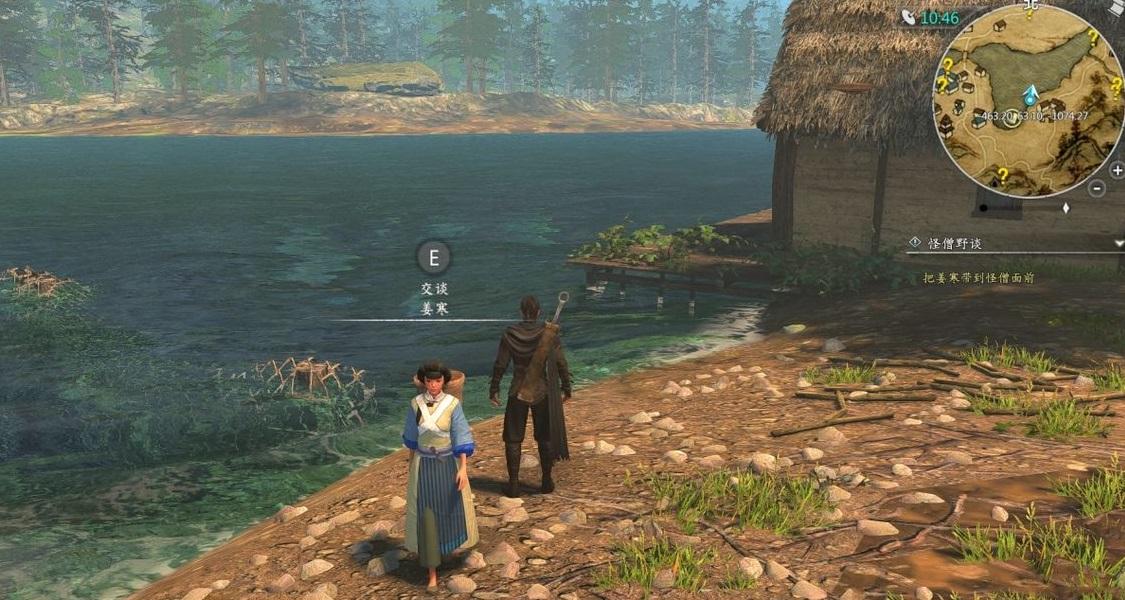
Task: Zoom out with the minimap minus button
Action: point(1097,187)
